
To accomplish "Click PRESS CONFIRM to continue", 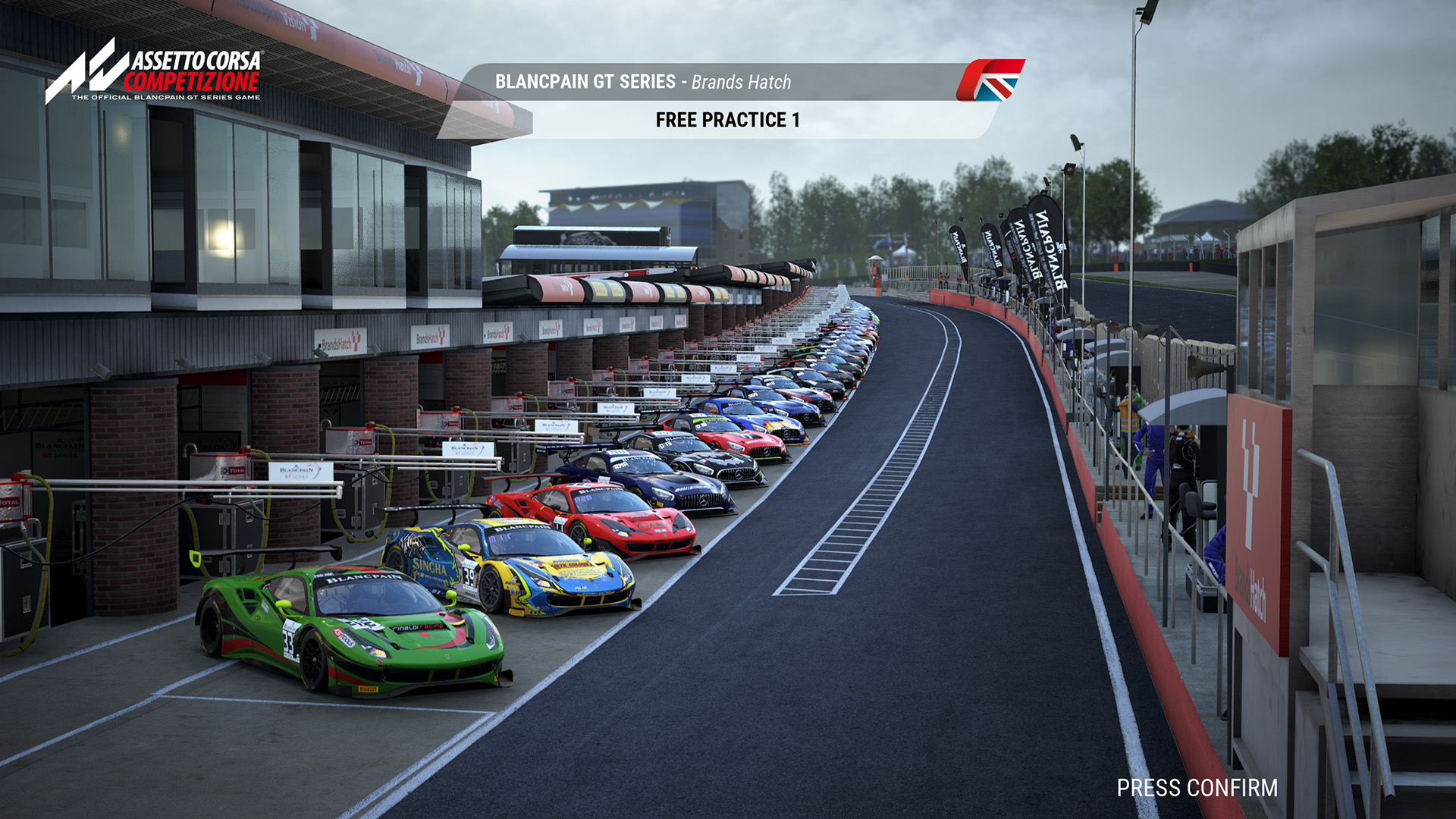I will point(1197,789).
